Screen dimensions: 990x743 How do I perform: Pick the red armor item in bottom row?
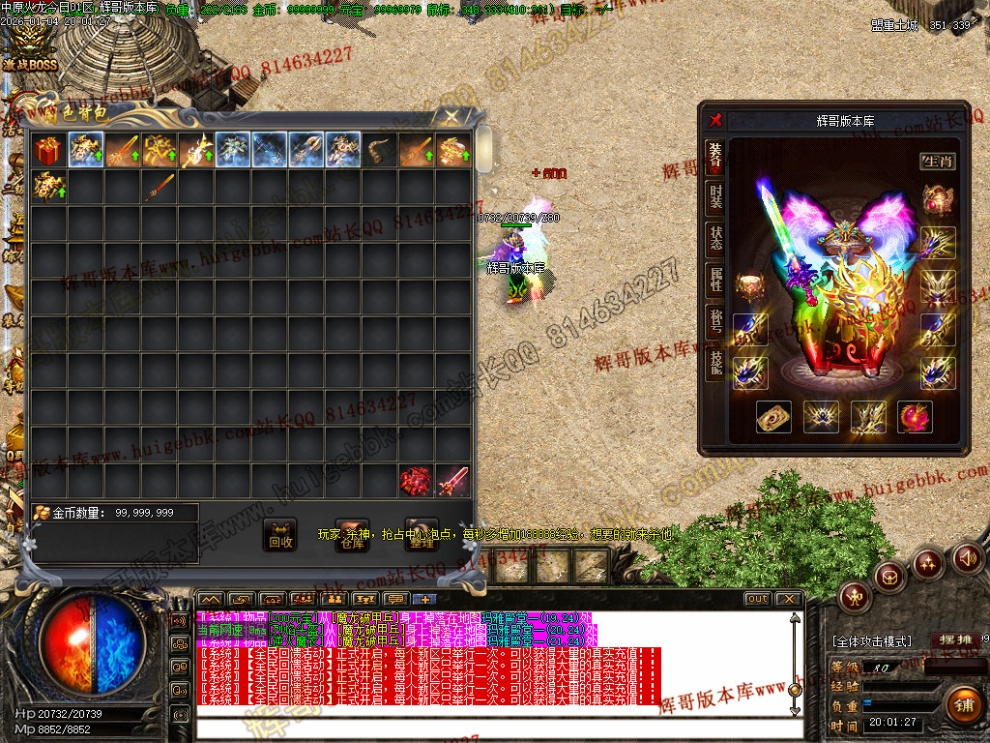(415, 481)
